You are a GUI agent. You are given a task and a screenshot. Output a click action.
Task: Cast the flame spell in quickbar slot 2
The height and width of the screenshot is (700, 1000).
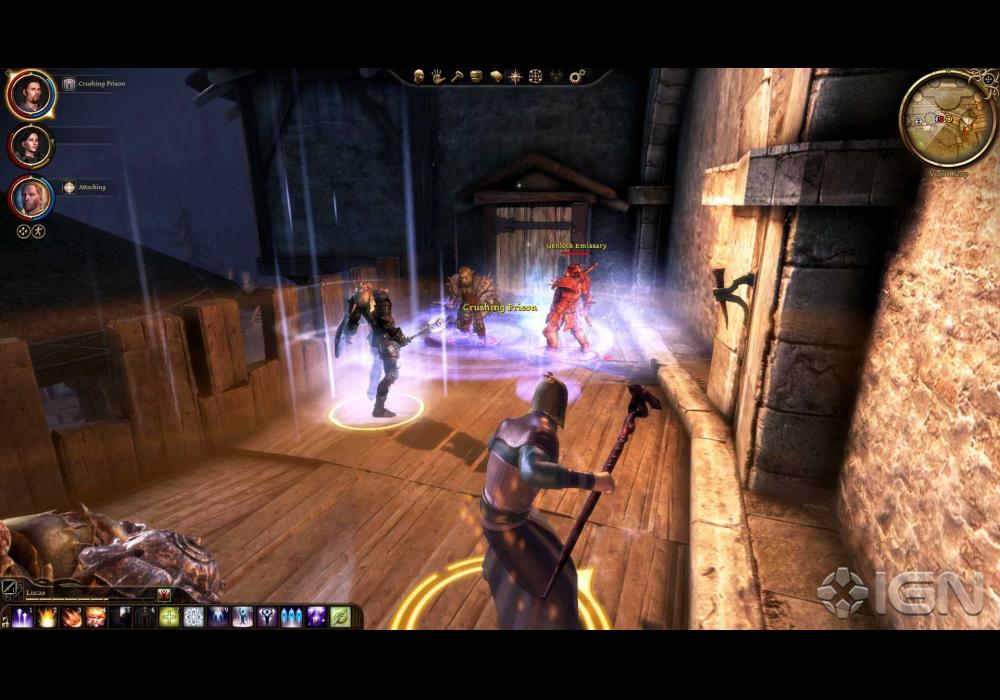tap(48, 617)
